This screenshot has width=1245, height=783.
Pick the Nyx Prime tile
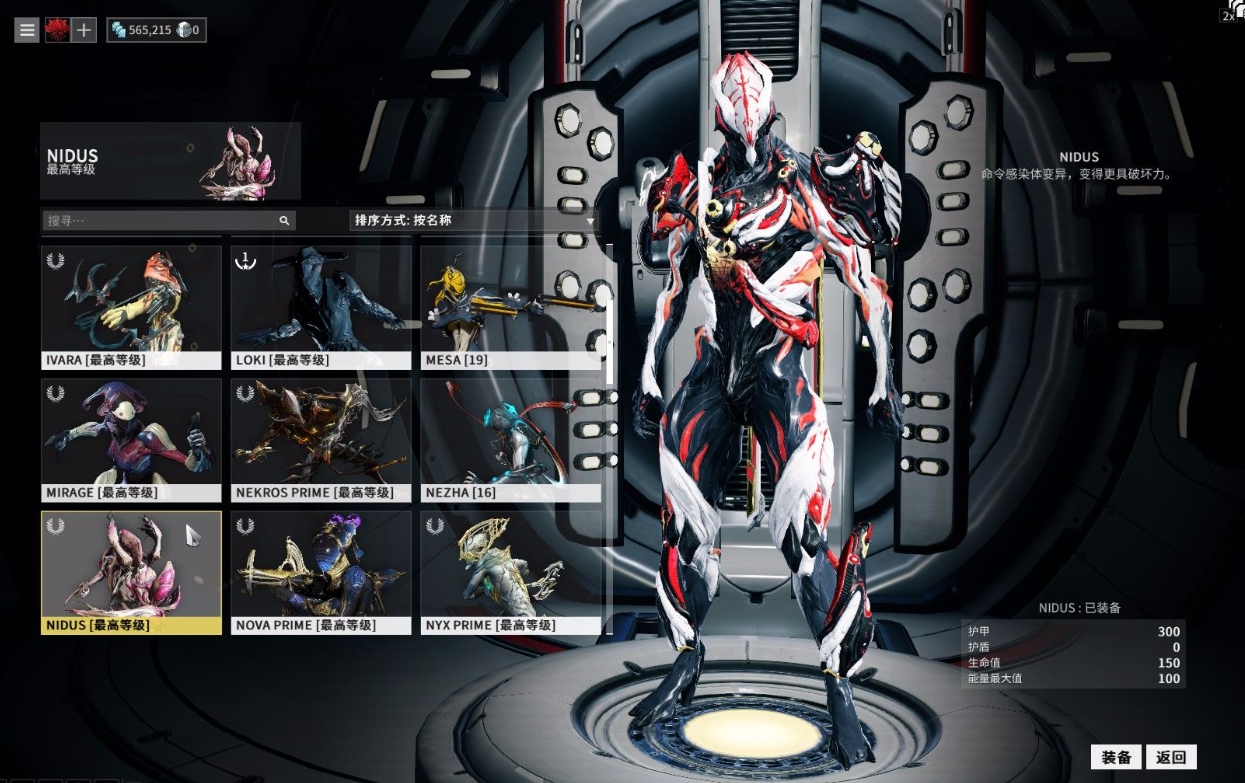pyautogui.click(x=511, y=572)
